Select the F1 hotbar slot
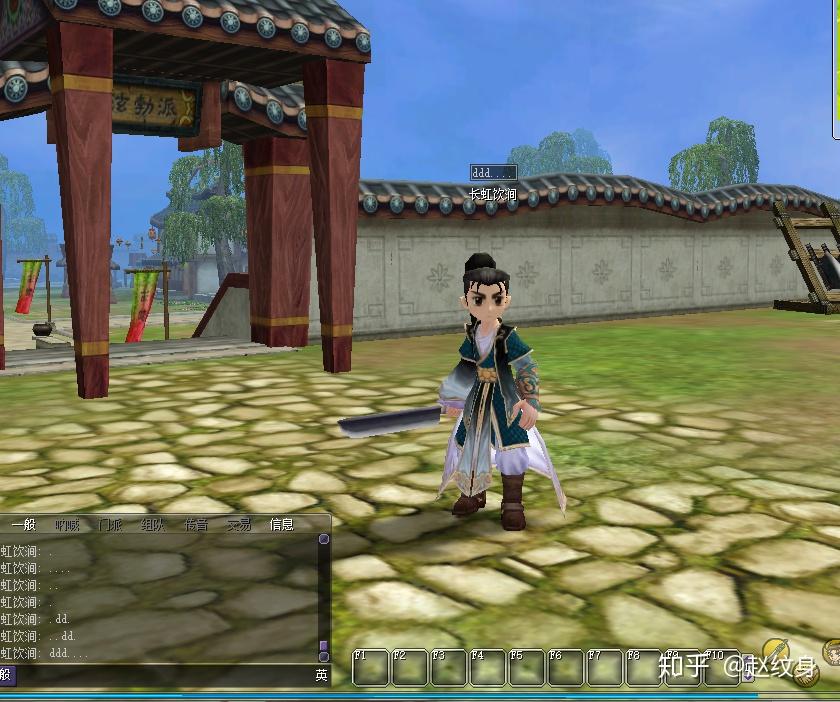 pyautogui.click(x=370, y=667)
